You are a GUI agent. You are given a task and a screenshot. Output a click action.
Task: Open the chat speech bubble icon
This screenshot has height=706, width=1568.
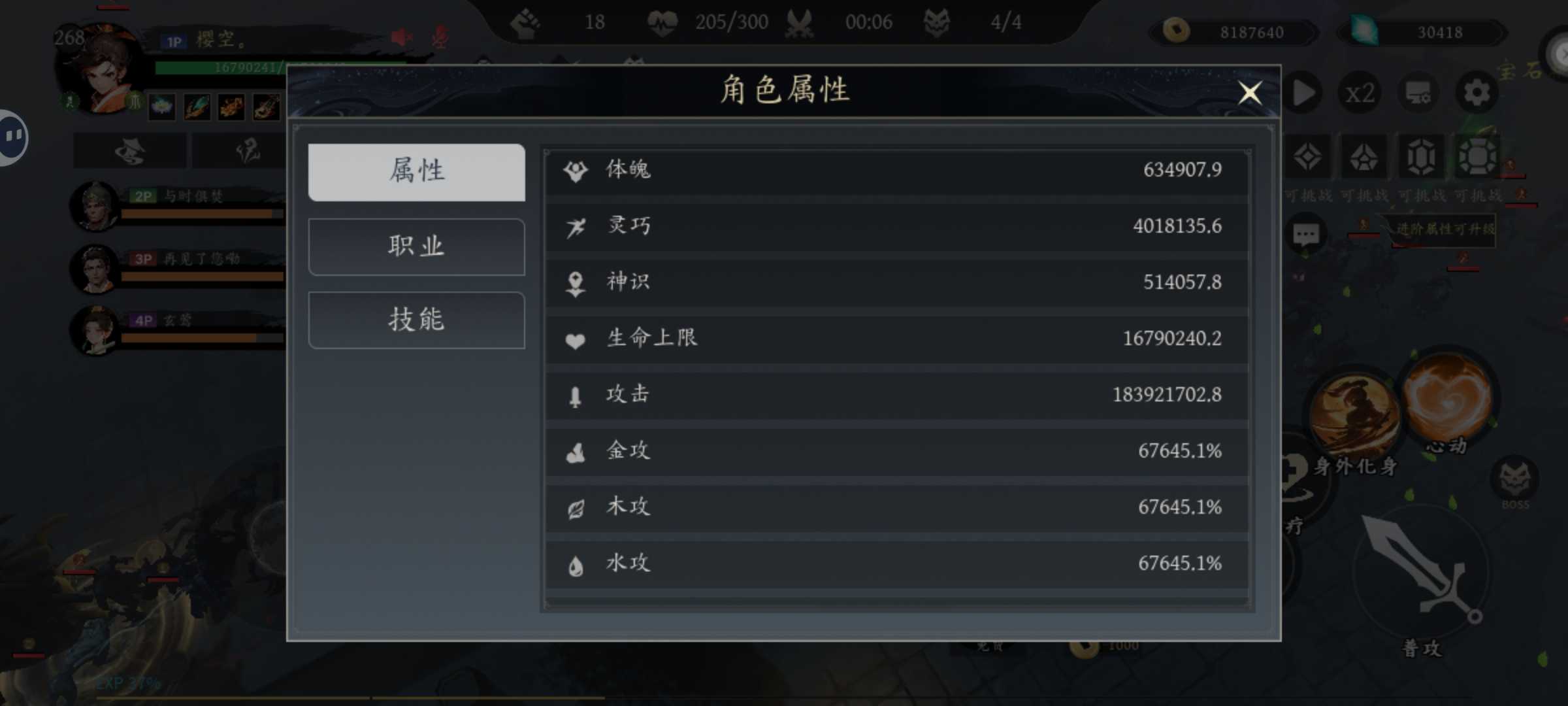(1305, 235)
